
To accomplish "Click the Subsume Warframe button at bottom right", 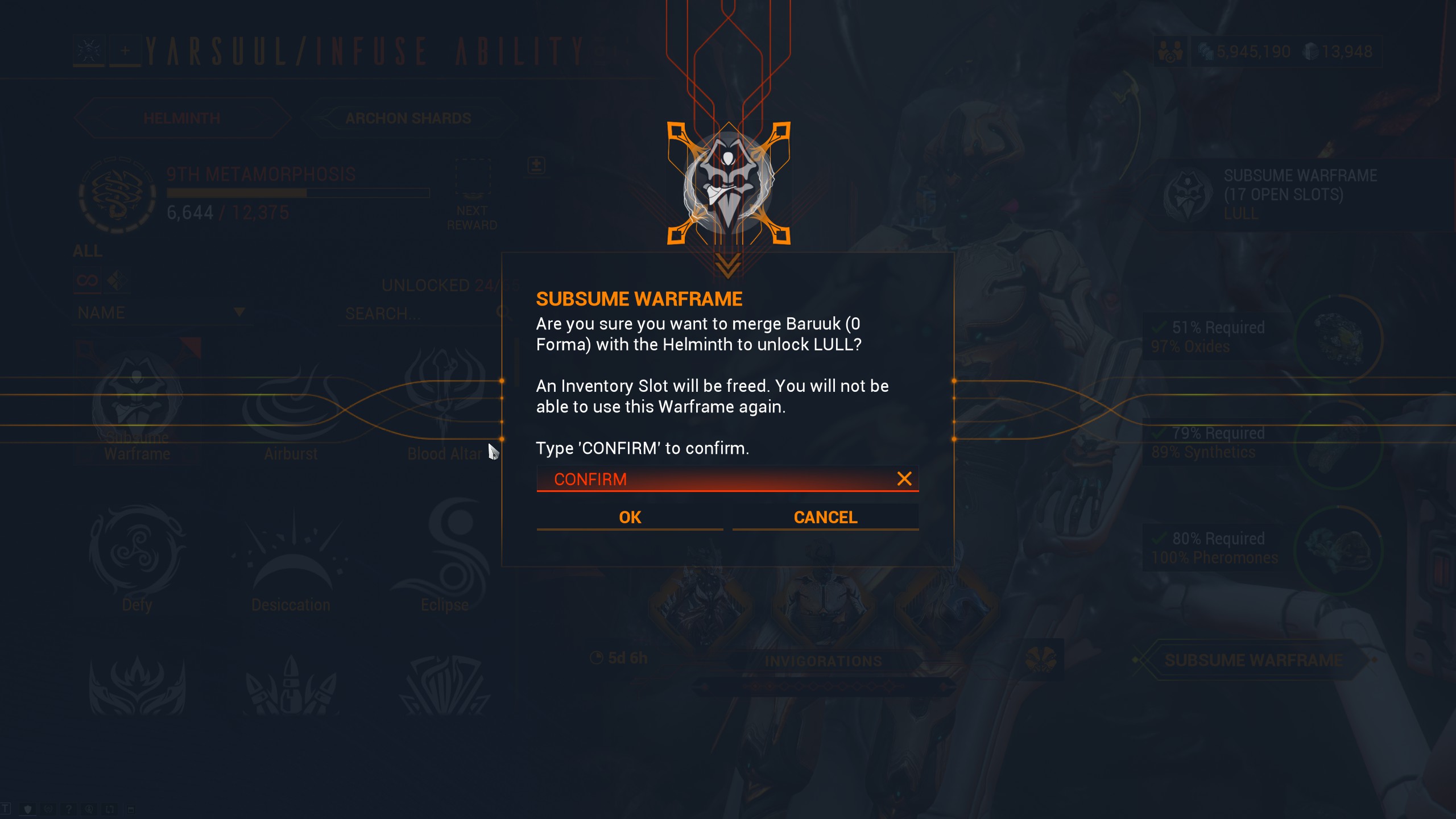I will [x=1253, y=660].
